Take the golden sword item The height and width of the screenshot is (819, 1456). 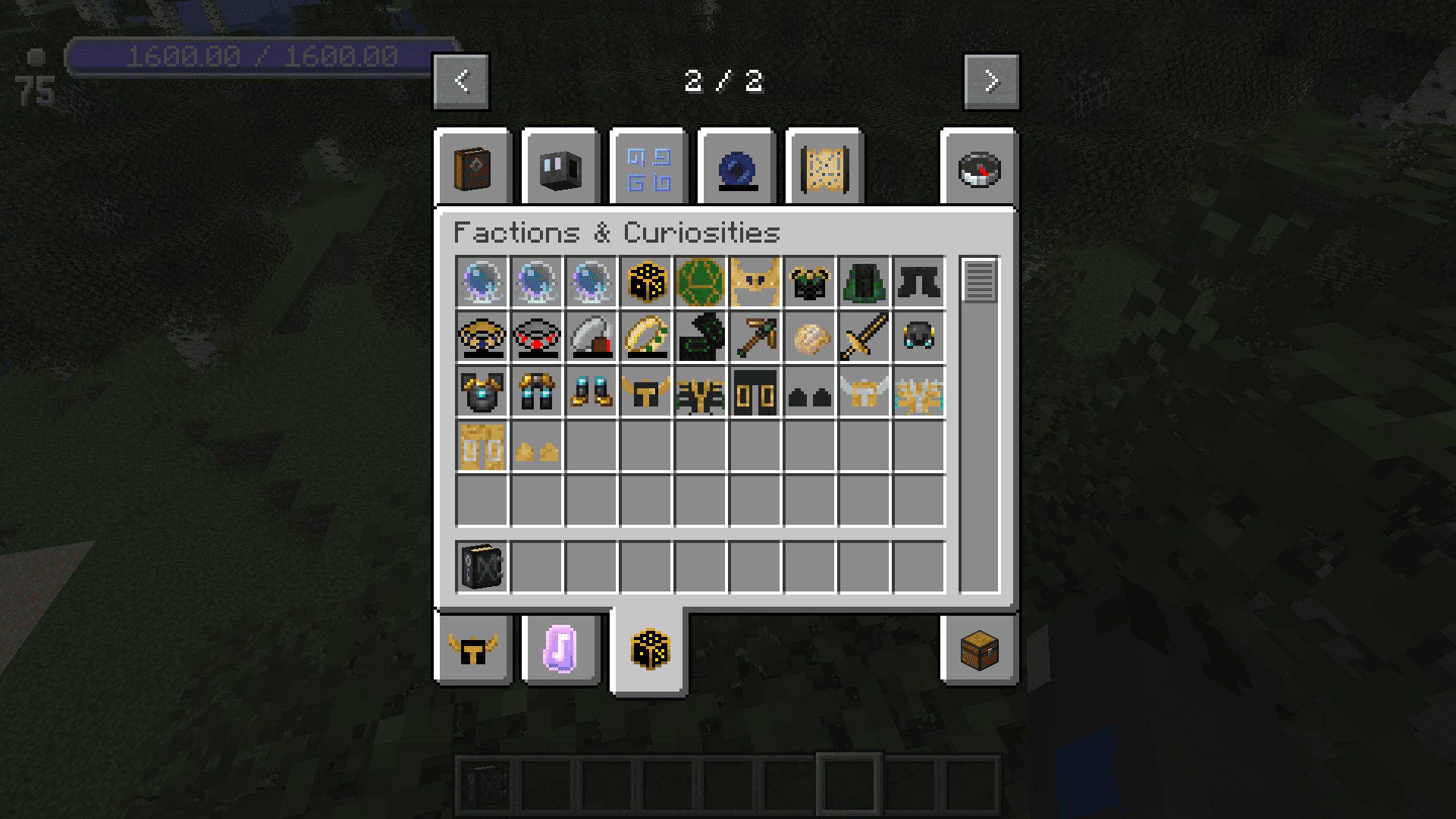(864, 337)
